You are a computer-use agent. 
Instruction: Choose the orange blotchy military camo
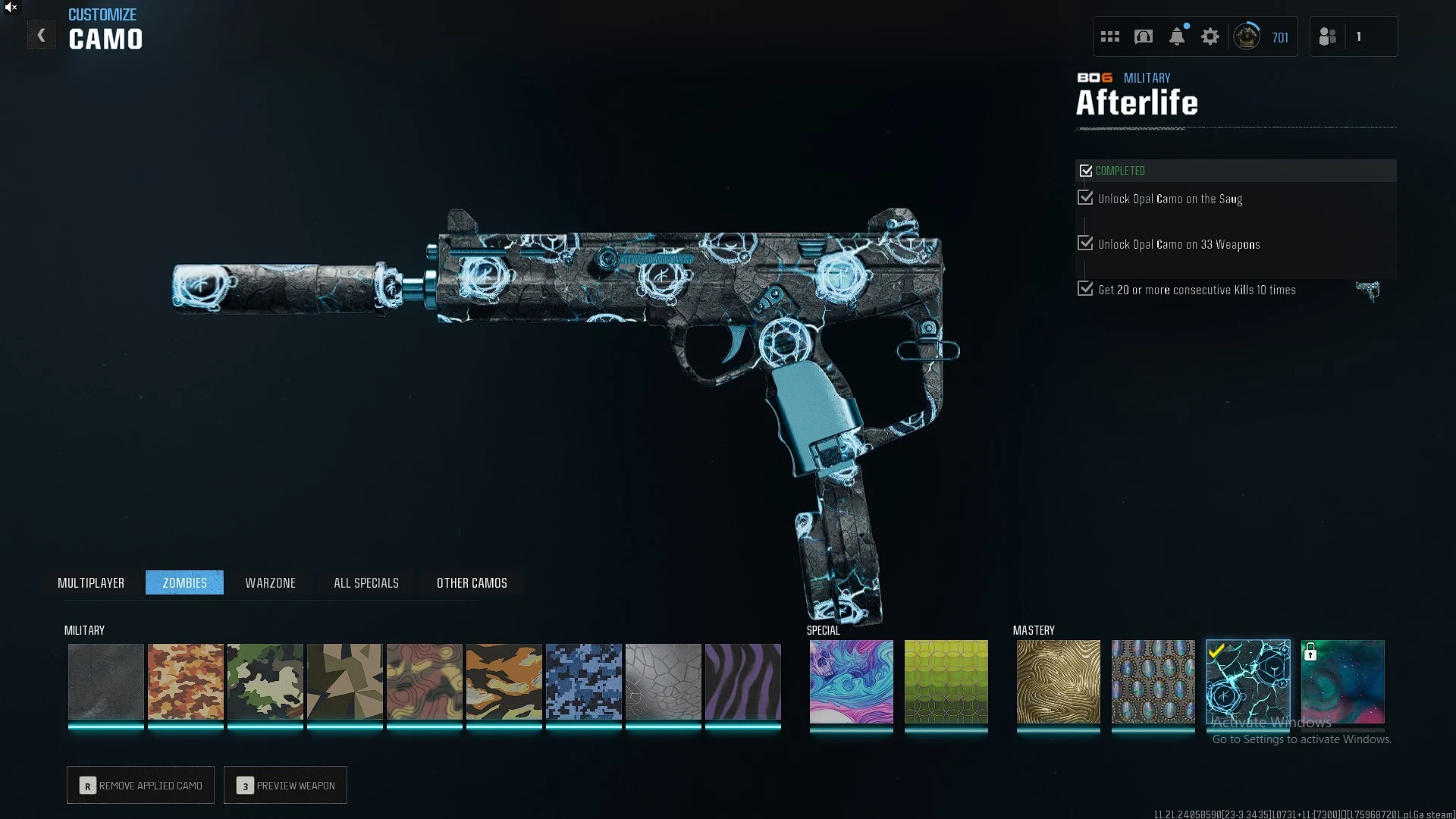[186, 681]
